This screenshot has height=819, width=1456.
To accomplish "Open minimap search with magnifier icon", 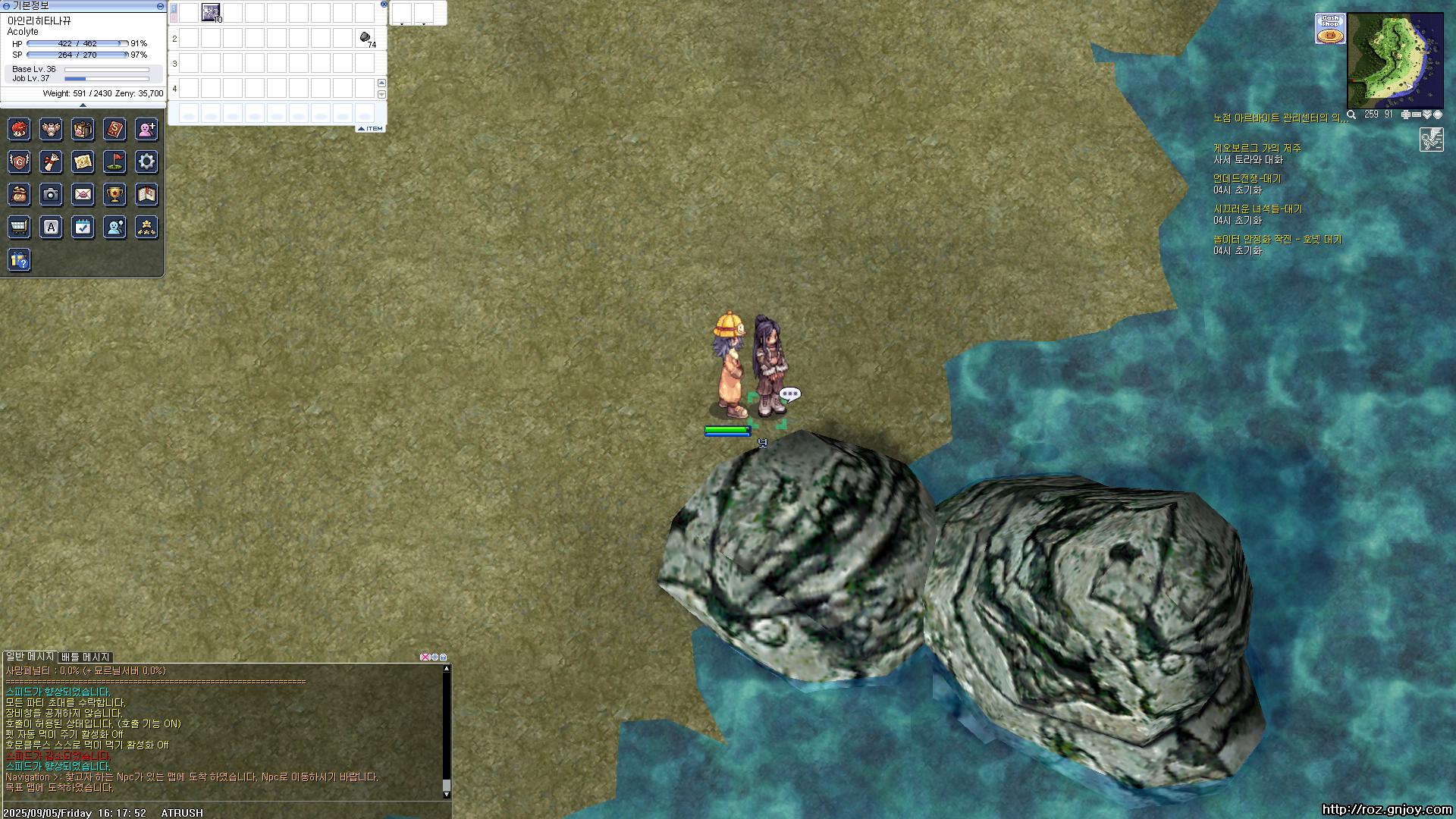I will 1351,115.
